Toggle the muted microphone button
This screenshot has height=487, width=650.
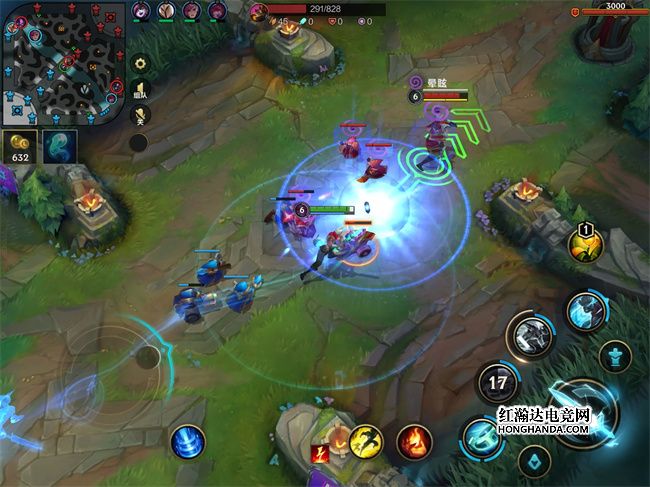coord(140,115)
